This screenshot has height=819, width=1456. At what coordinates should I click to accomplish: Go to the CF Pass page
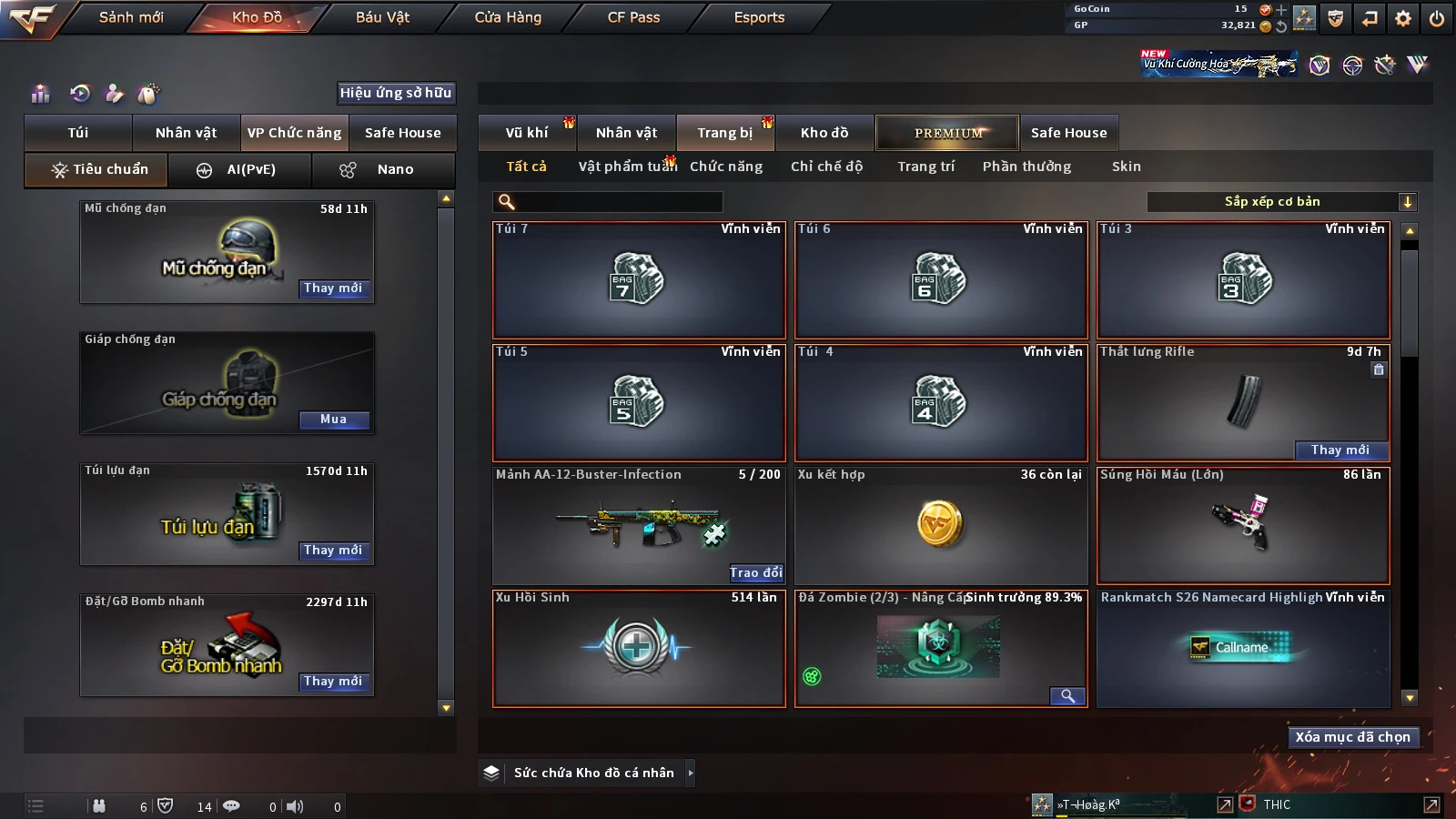pyautogui.click(x=633, y=17)
